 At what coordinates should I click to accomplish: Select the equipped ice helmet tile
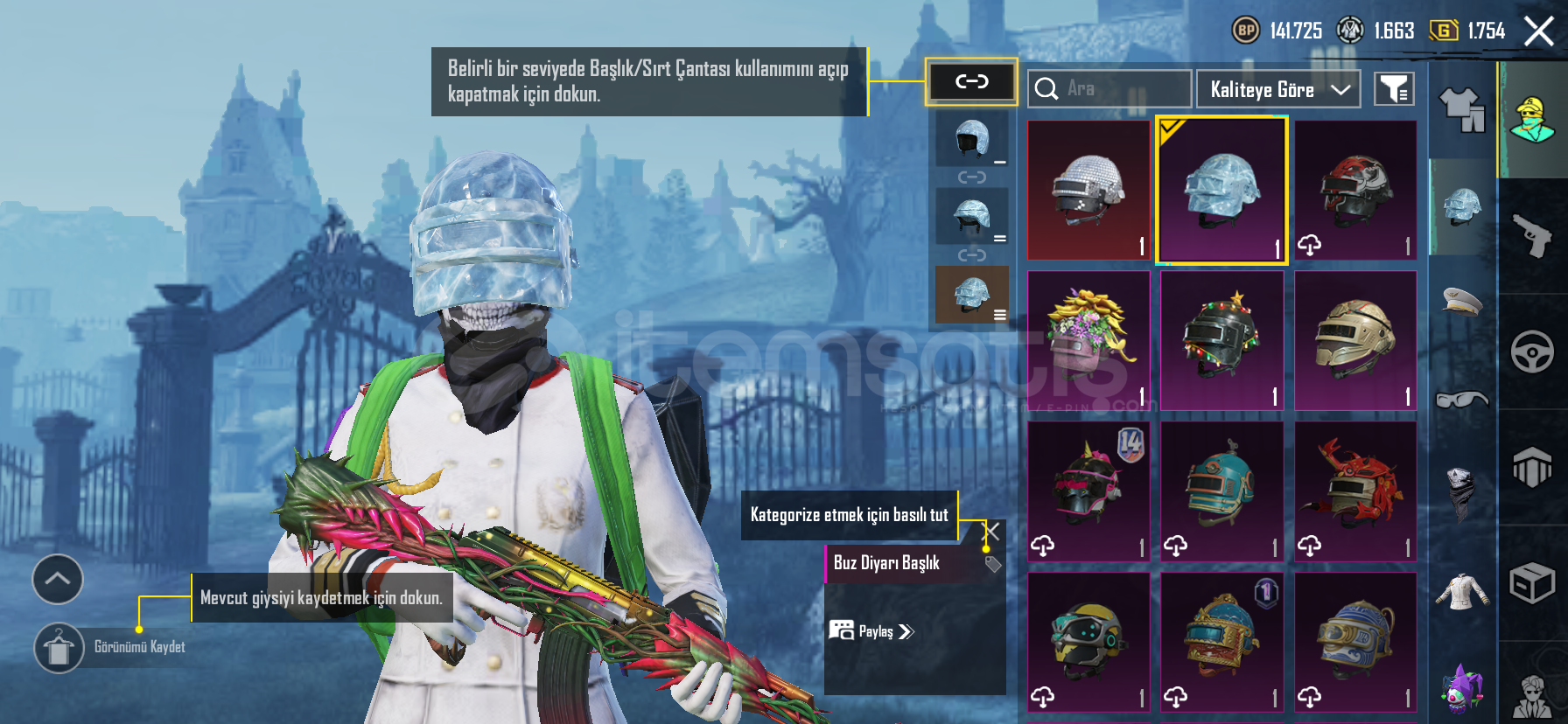point(1221,191)
